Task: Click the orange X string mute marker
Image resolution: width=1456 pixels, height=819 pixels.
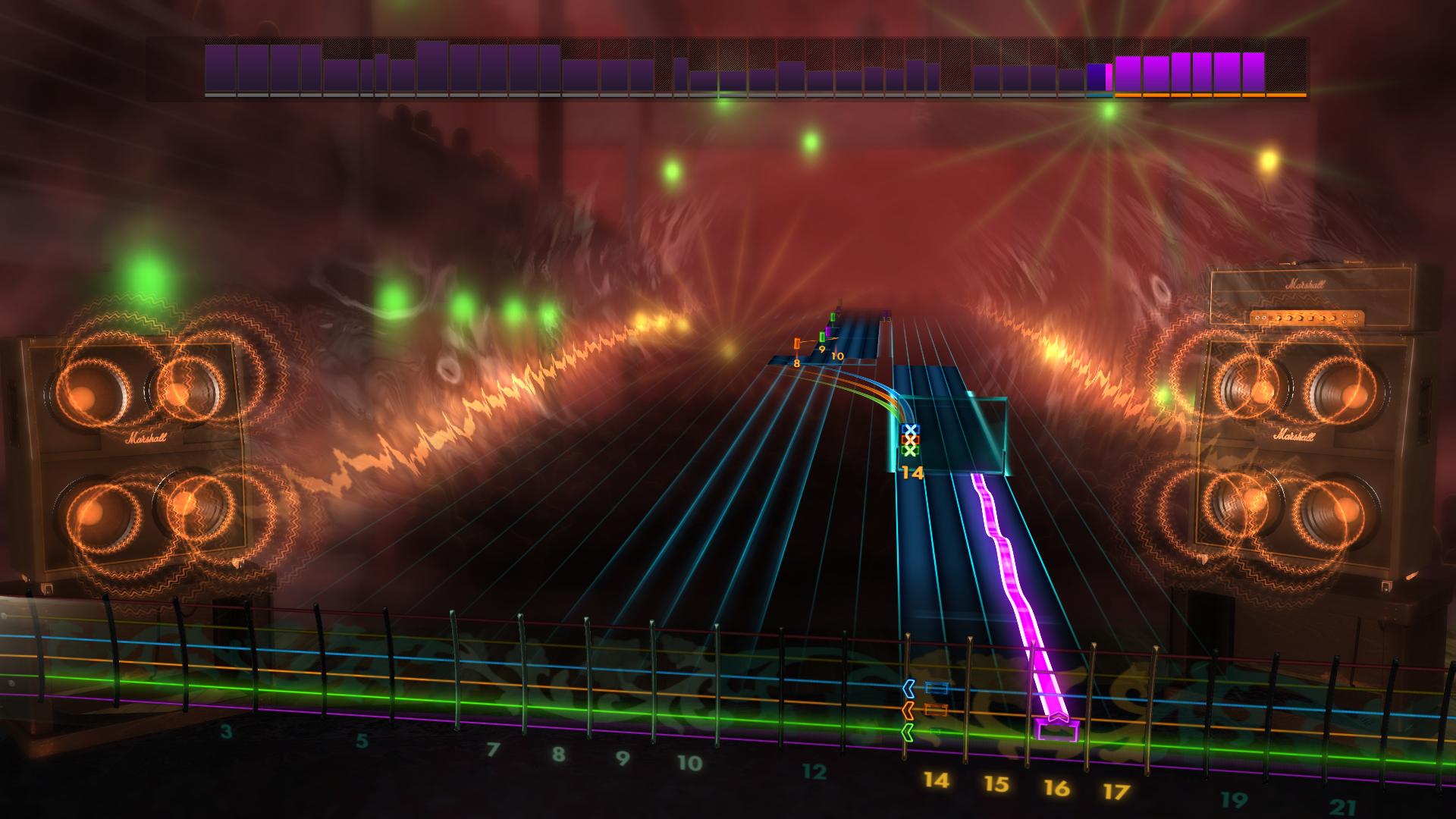Action: point(911,440)
